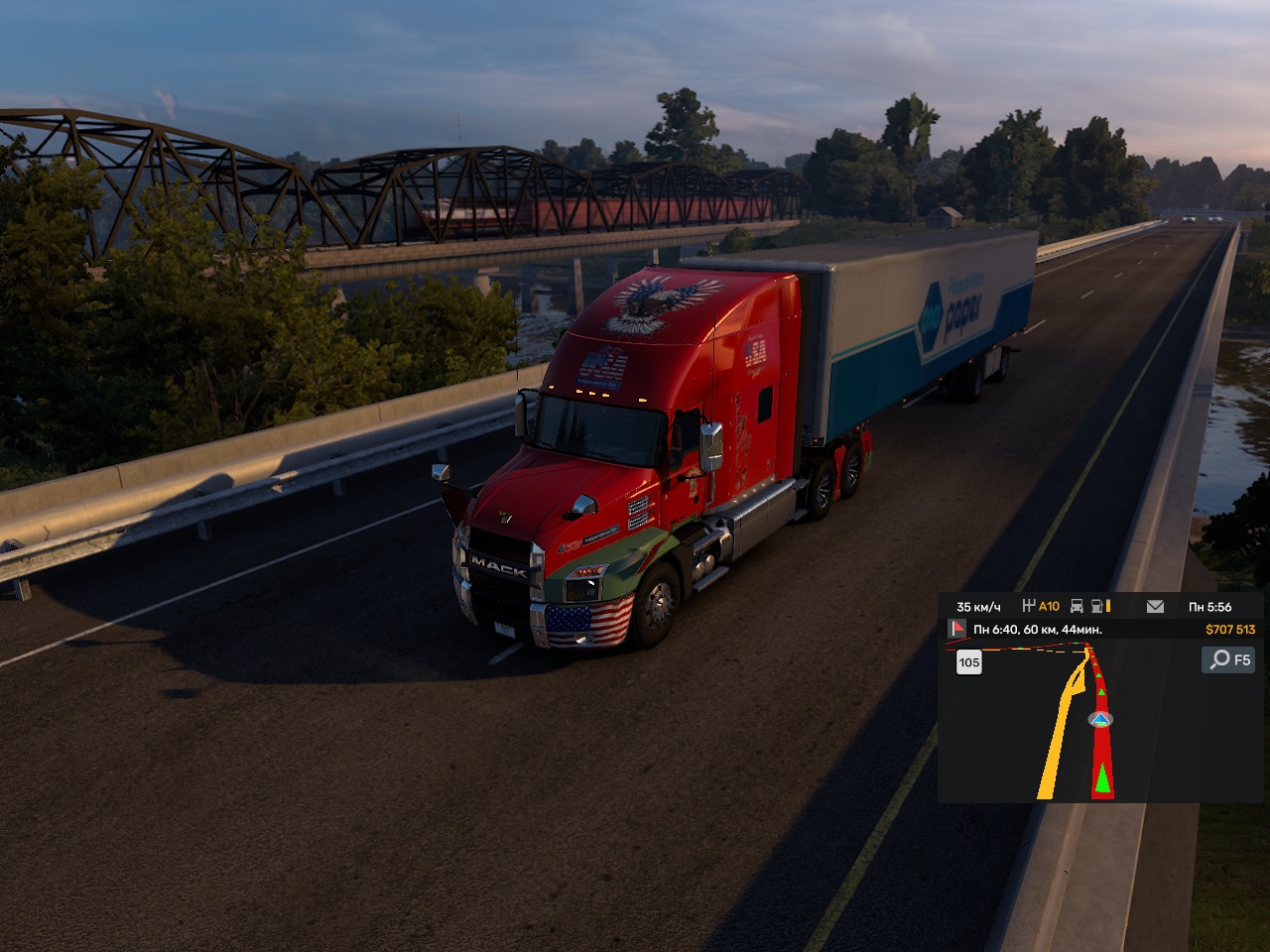
Task: Click the gear shifter icon
Action: click(x=1029, y=606)
